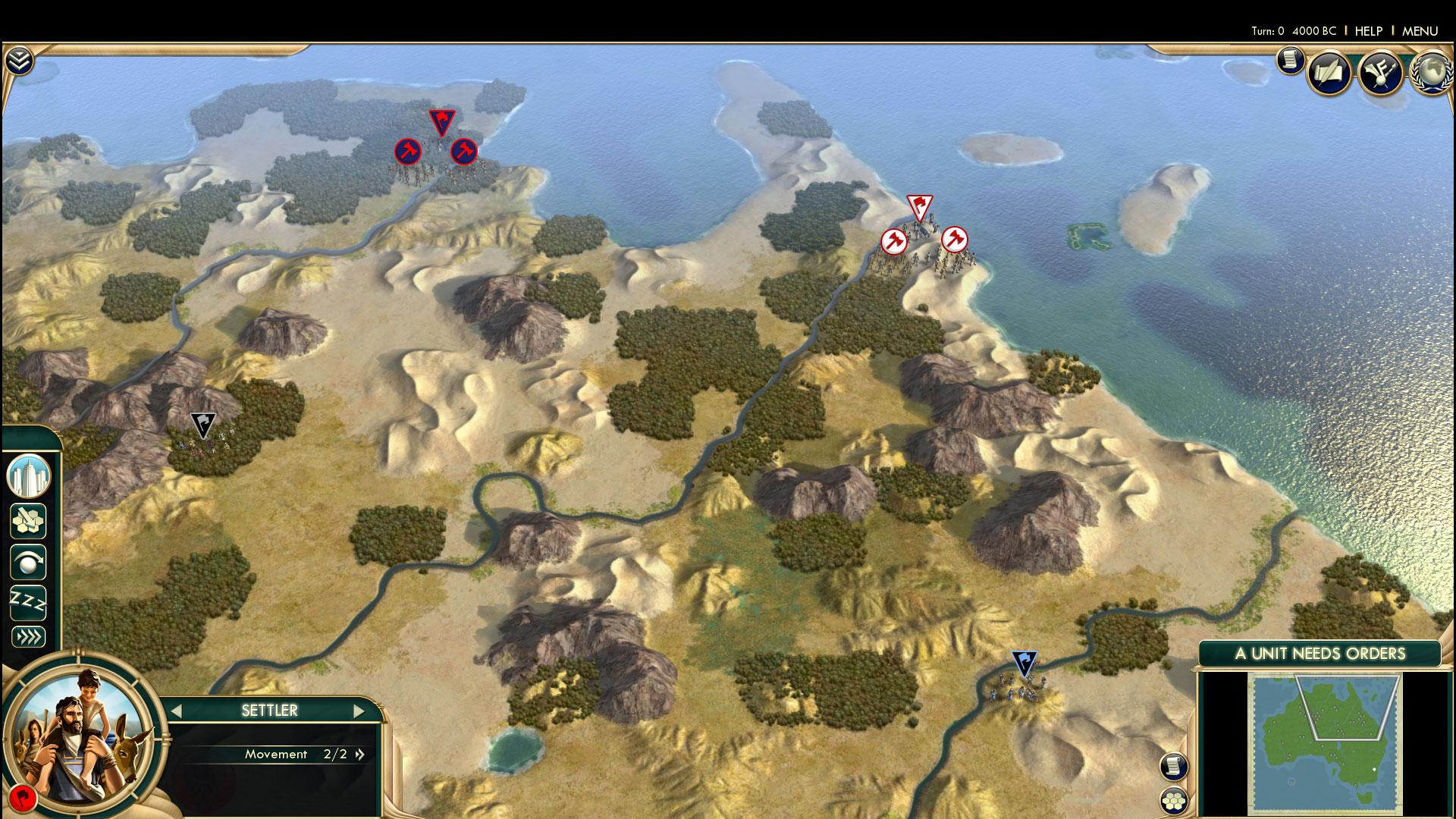The height and width of the screenshot is (819, 1456).
Task: Open the scroll icon beside the minimap
Action: (x=1174, y=766)
